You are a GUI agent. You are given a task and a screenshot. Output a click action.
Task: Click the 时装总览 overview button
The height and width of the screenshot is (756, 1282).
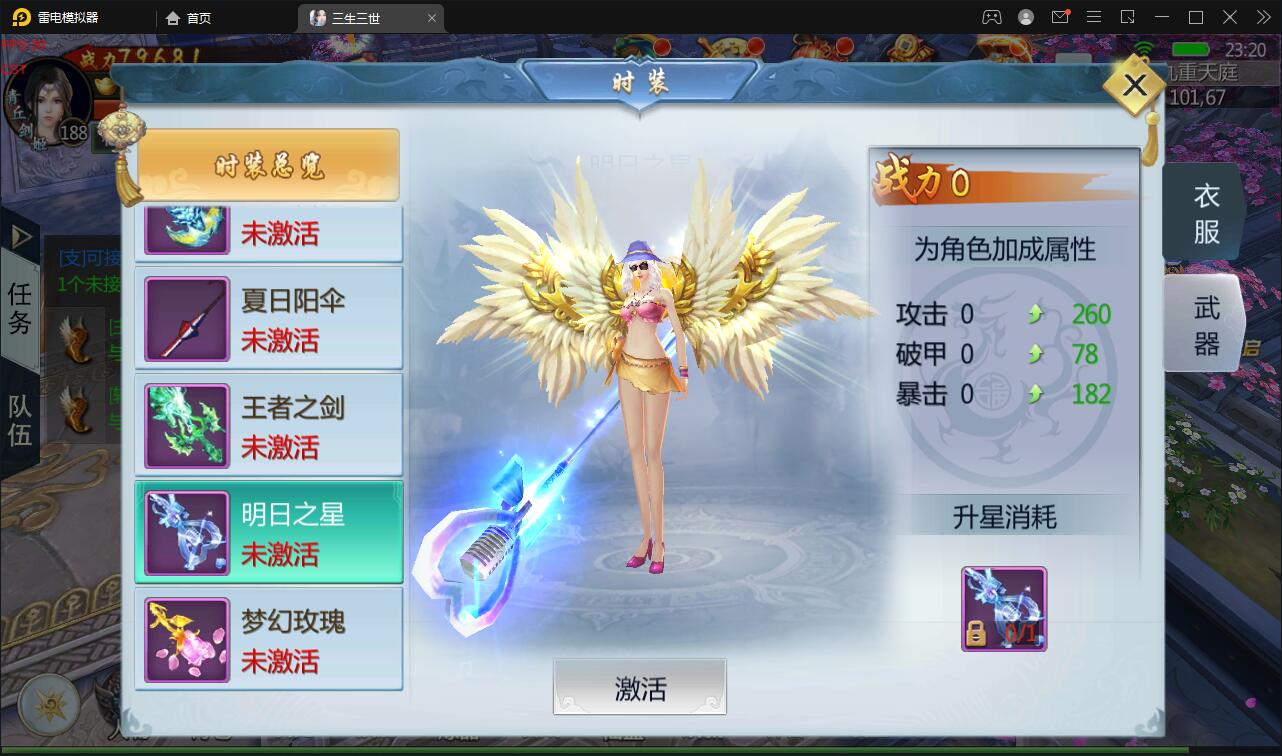click(x=268, y=163)
